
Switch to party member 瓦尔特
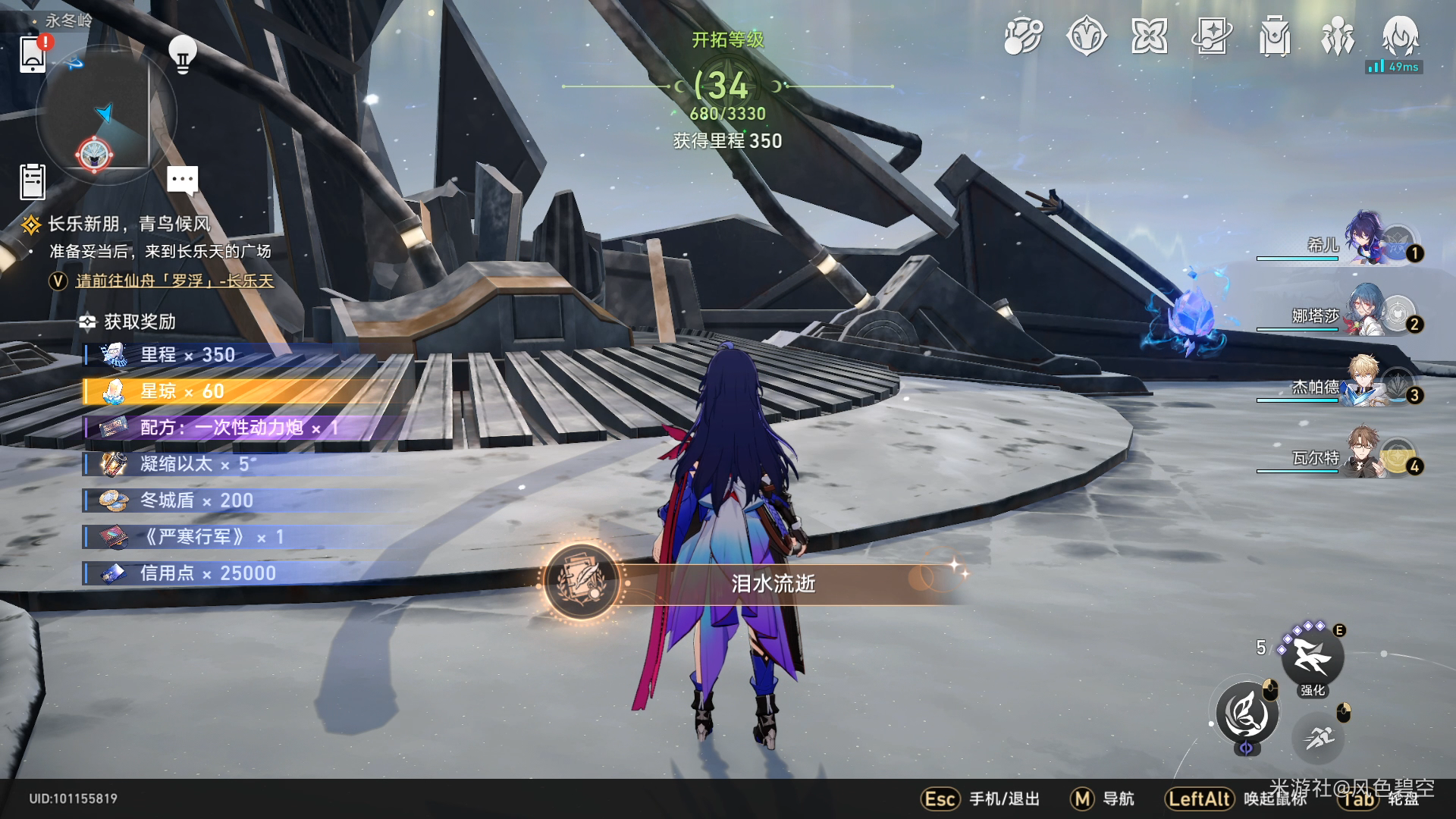pos(1365,453)
